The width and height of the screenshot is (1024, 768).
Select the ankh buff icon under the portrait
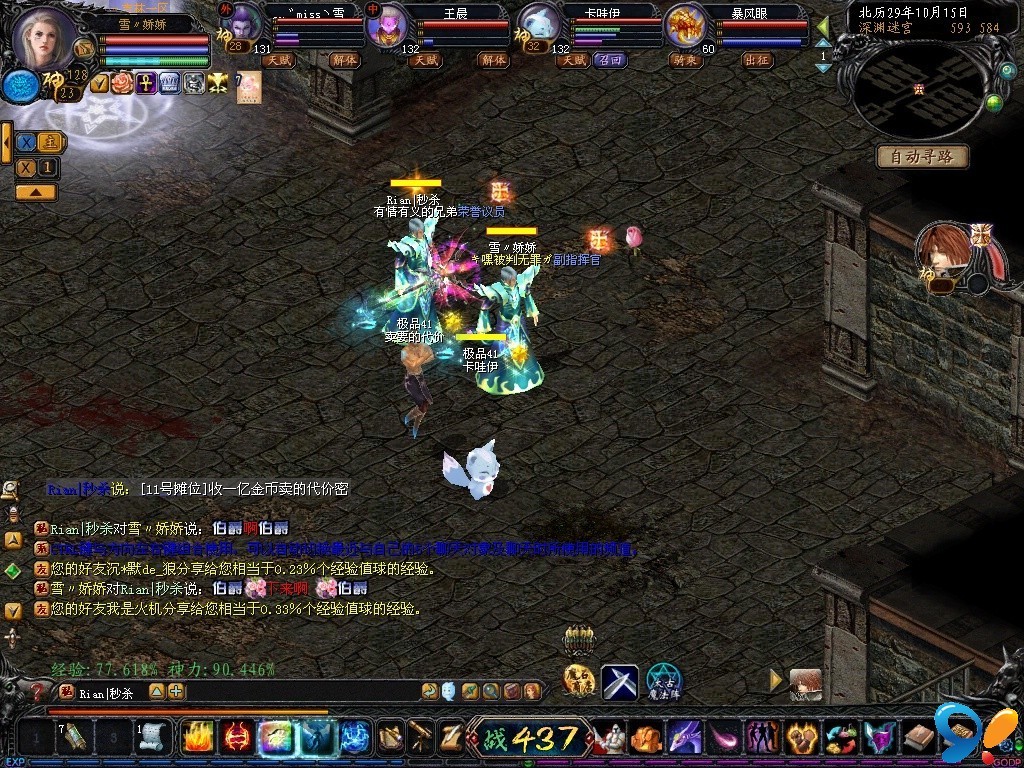(146, 83)
